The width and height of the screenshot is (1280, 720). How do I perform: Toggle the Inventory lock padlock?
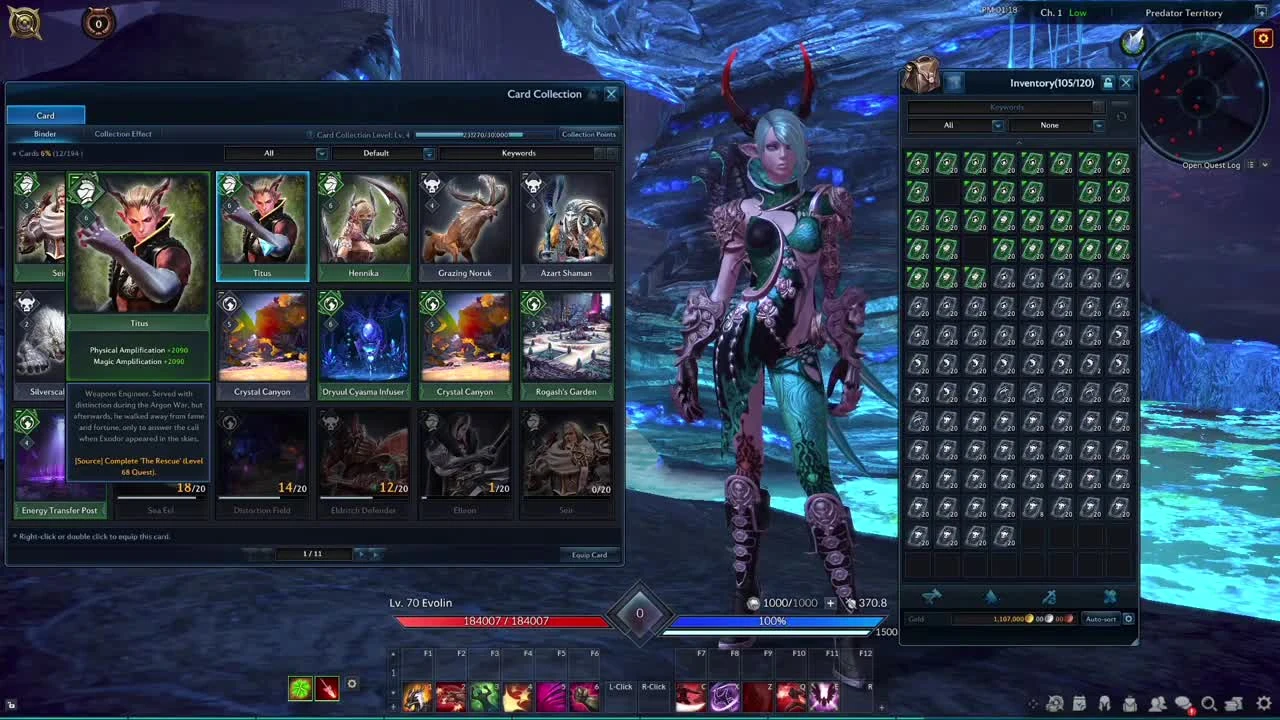coord(1108,82)
